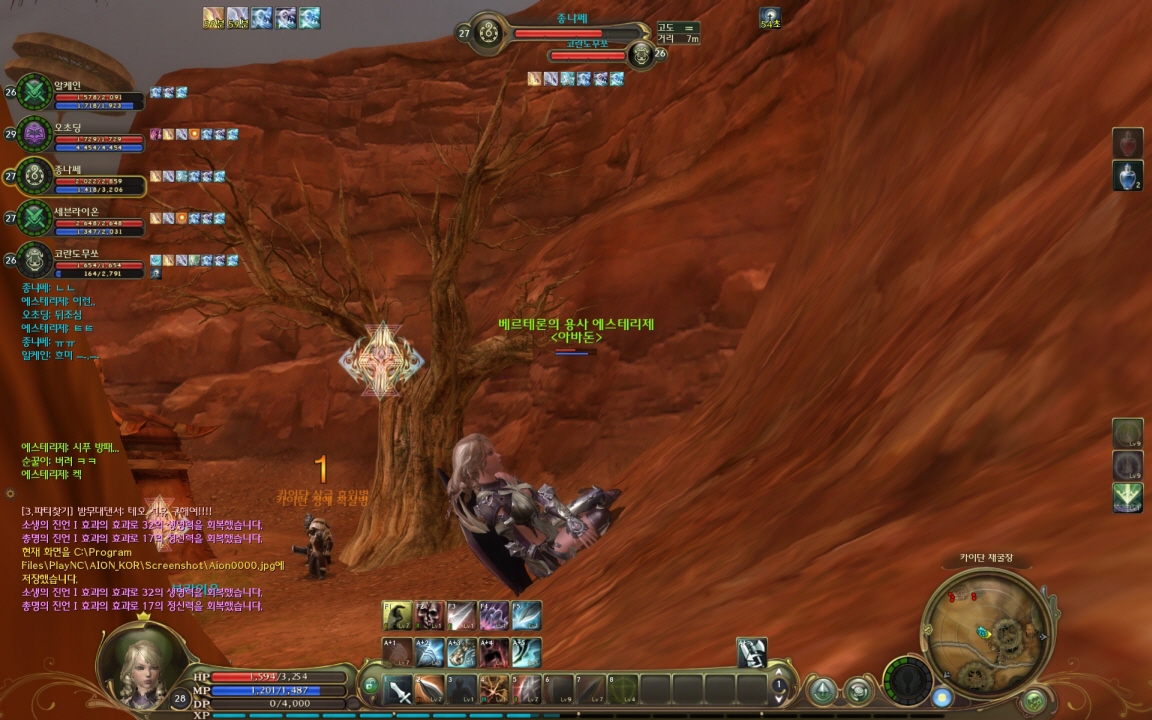Trigger the skull skill on F2
1152x720 pixels.
click(x=430, y=616)
